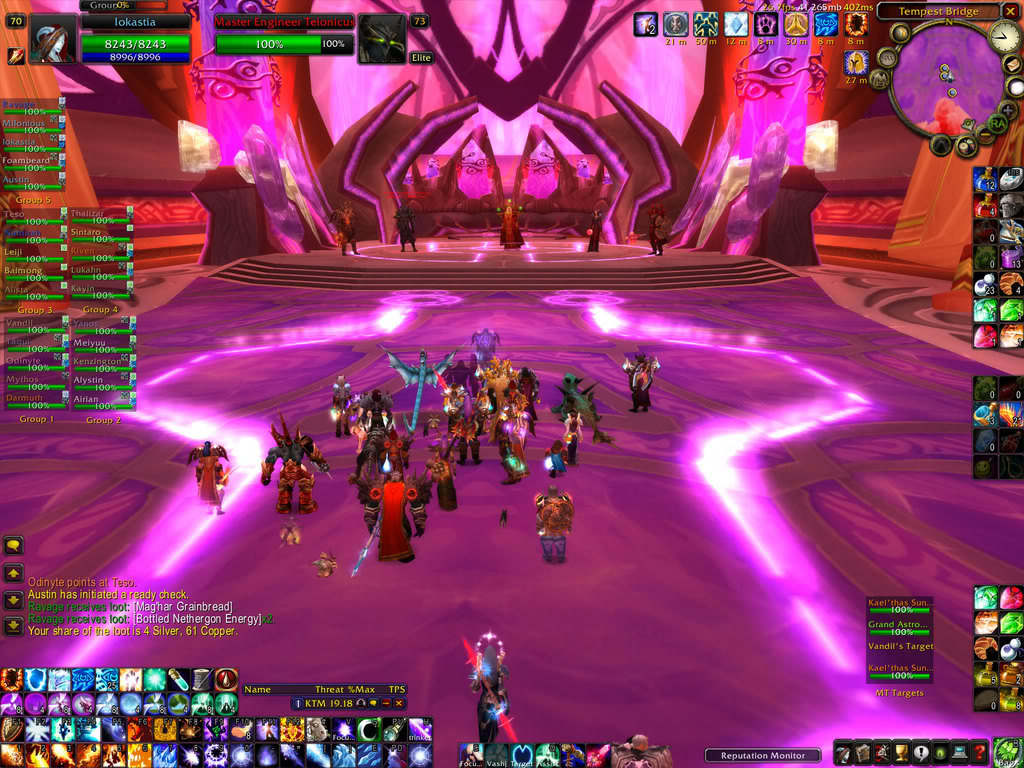Open the green backpack bag button

coord(1008,753)
